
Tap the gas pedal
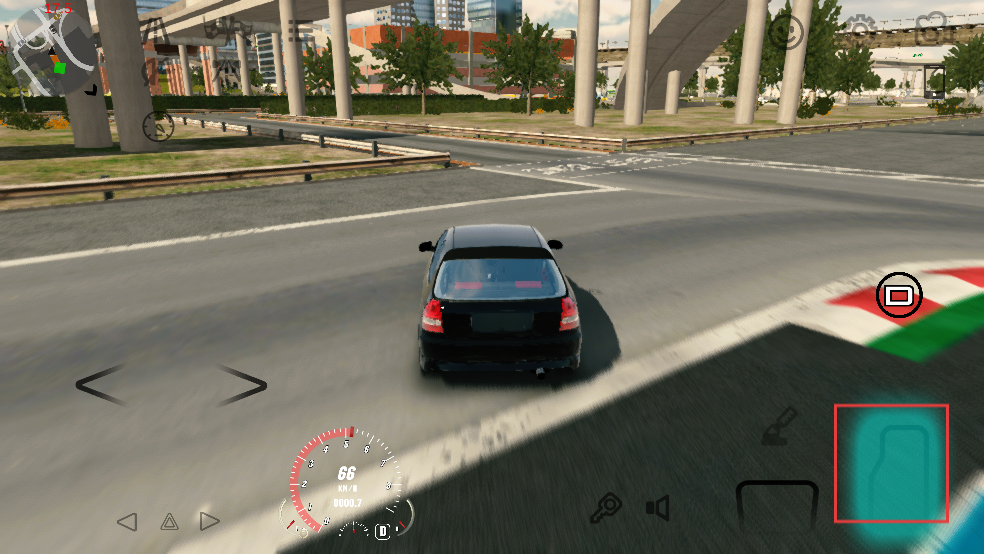[891, 463]
